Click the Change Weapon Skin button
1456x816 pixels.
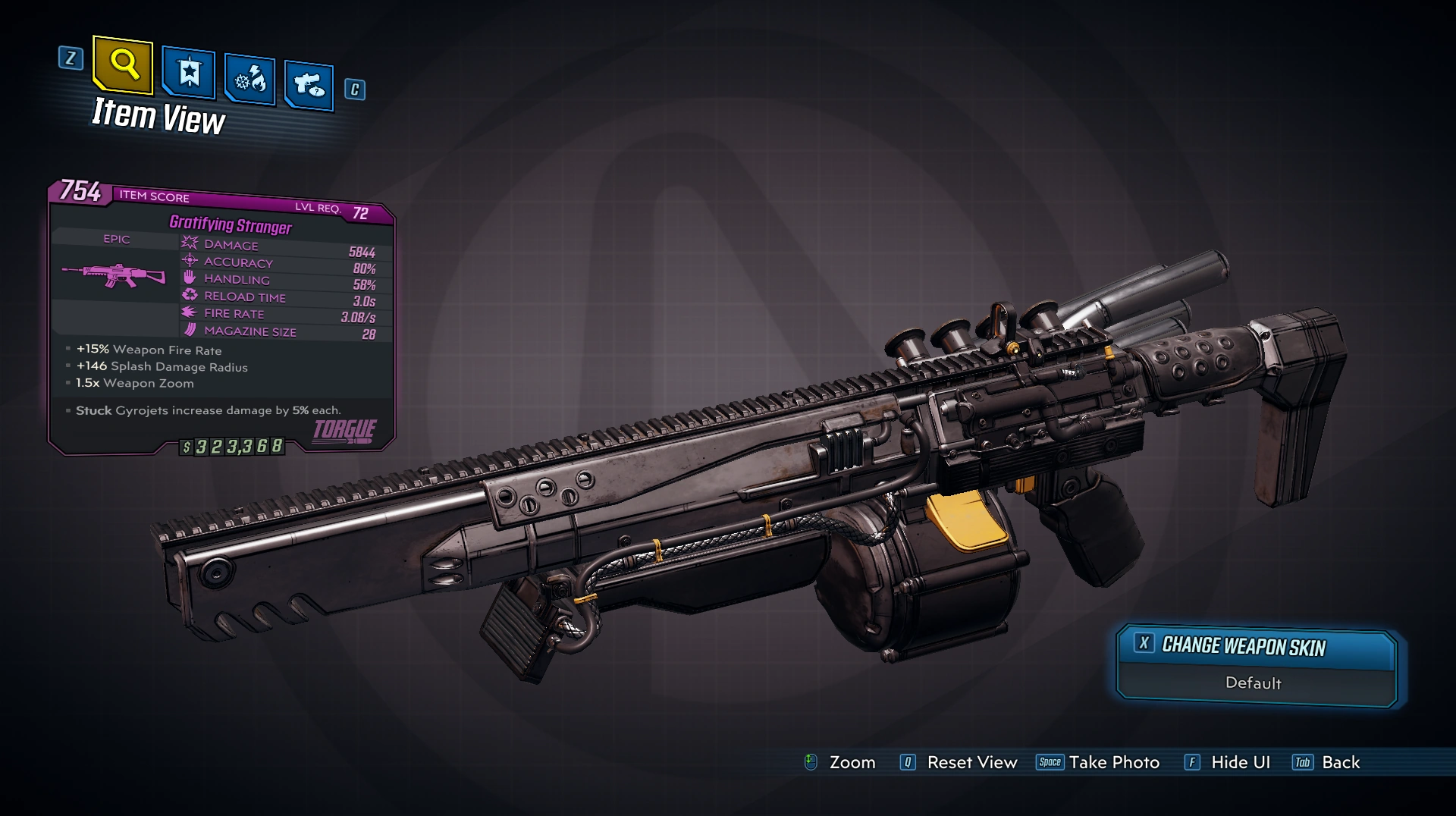[1256, 647]
